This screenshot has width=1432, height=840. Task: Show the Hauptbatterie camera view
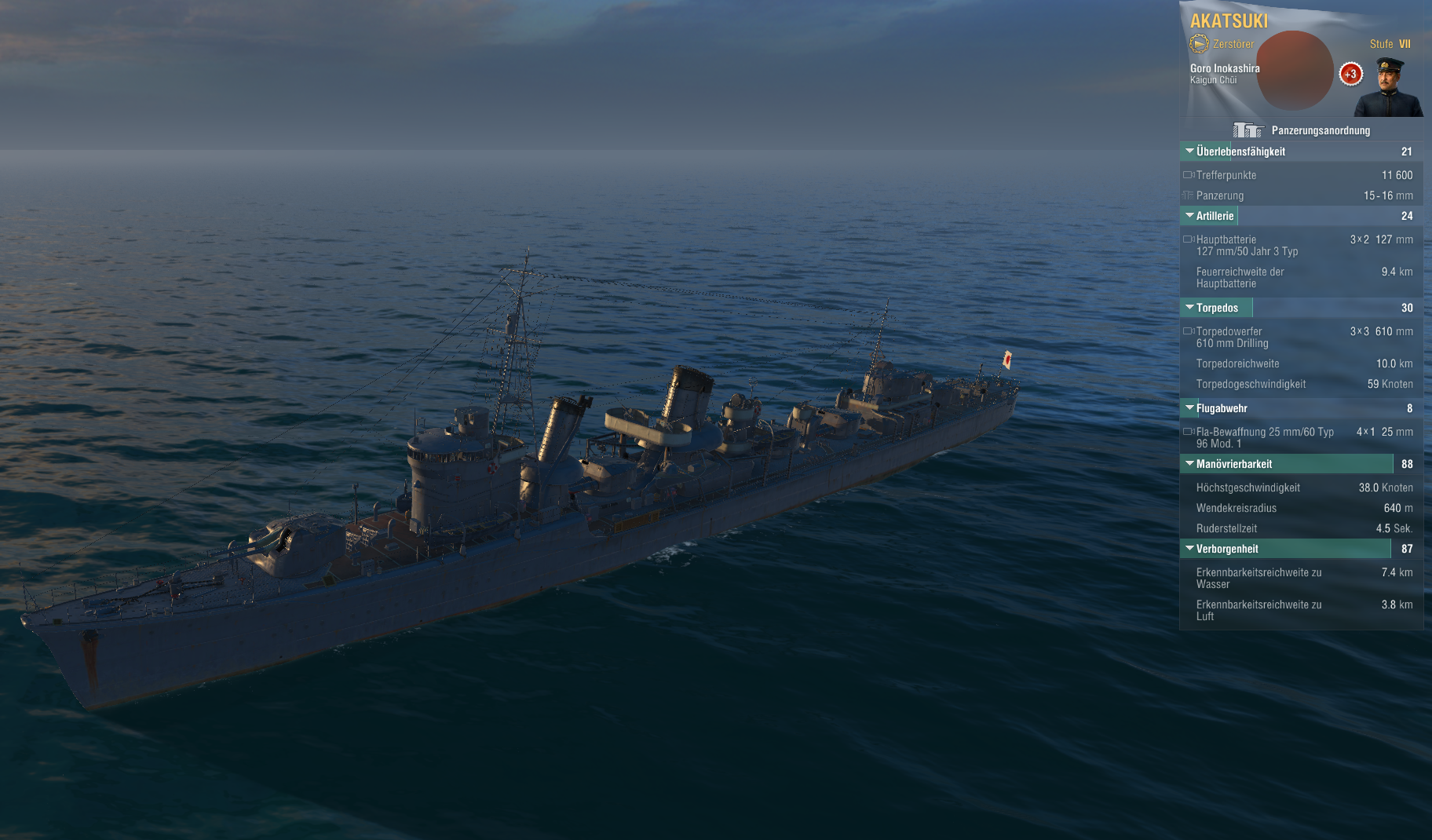1189,239
